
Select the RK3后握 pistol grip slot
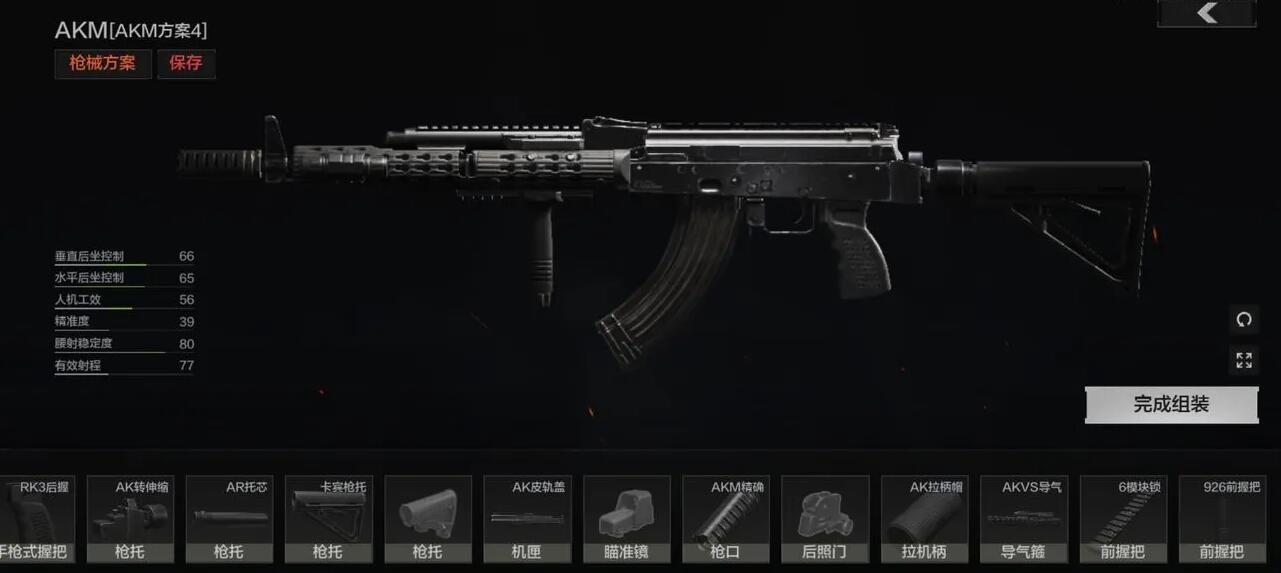click(x=36, y=518)
